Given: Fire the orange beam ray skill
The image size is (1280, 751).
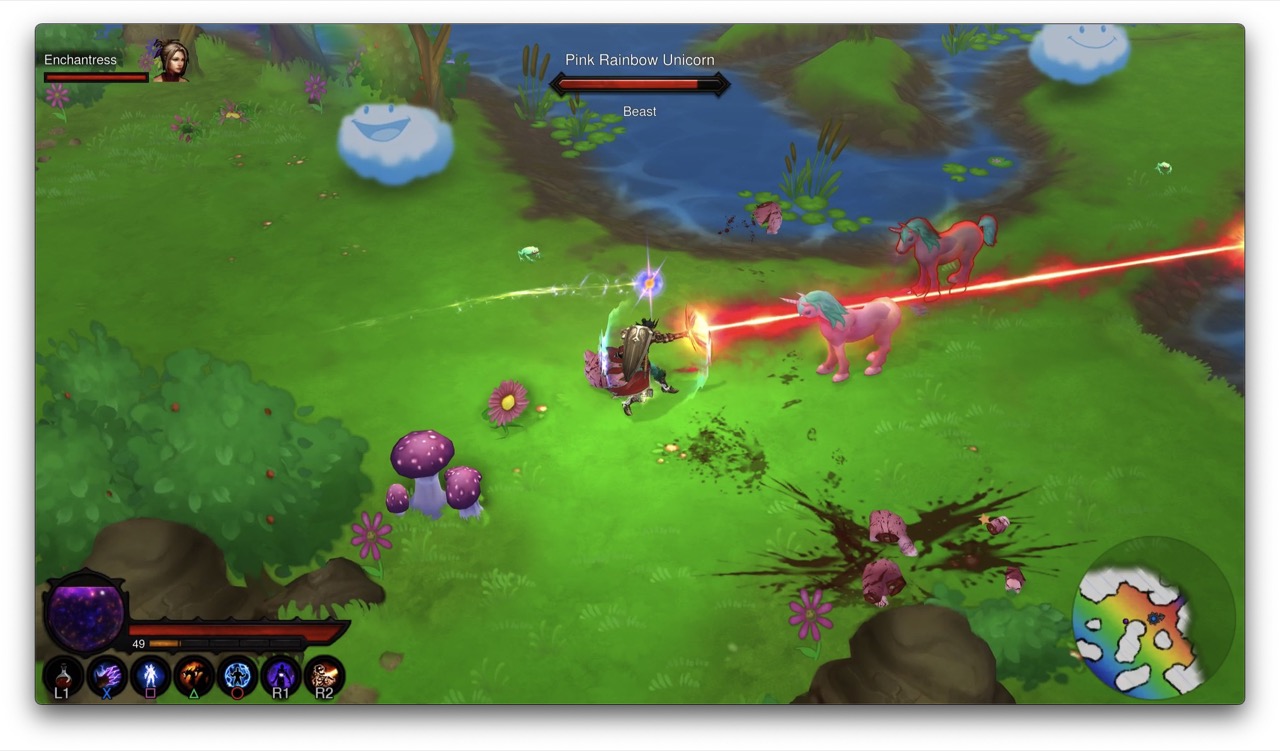Looking at the screenshot, I should [324, 677].
